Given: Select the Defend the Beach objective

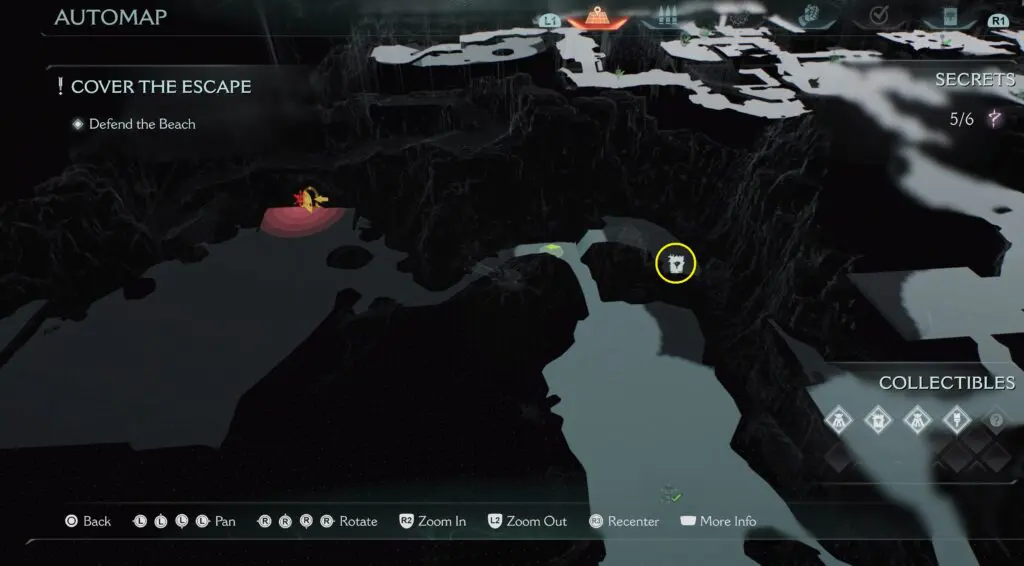Looking at the screenshot, I should 141,124.
